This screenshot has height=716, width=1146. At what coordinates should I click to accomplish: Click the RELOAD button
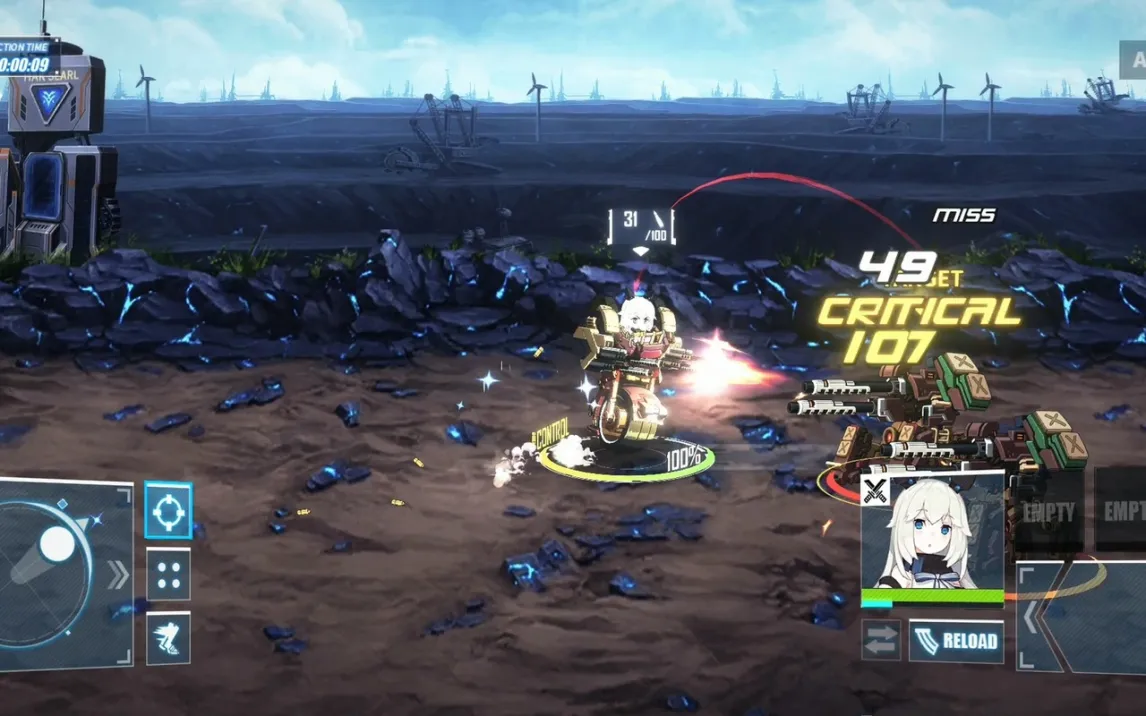(956, 641)
